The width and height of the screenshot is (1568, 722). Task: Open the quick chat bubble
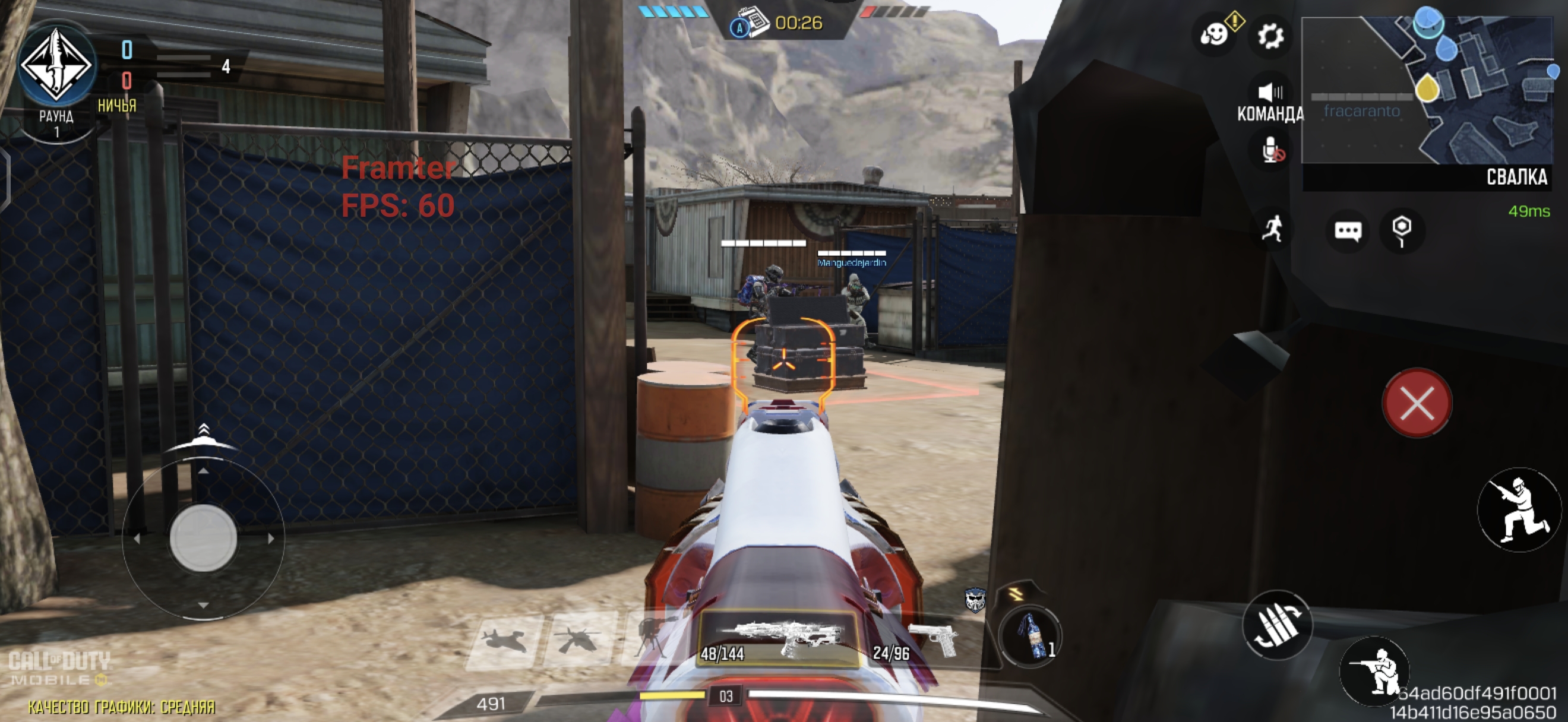point(1347,230)
